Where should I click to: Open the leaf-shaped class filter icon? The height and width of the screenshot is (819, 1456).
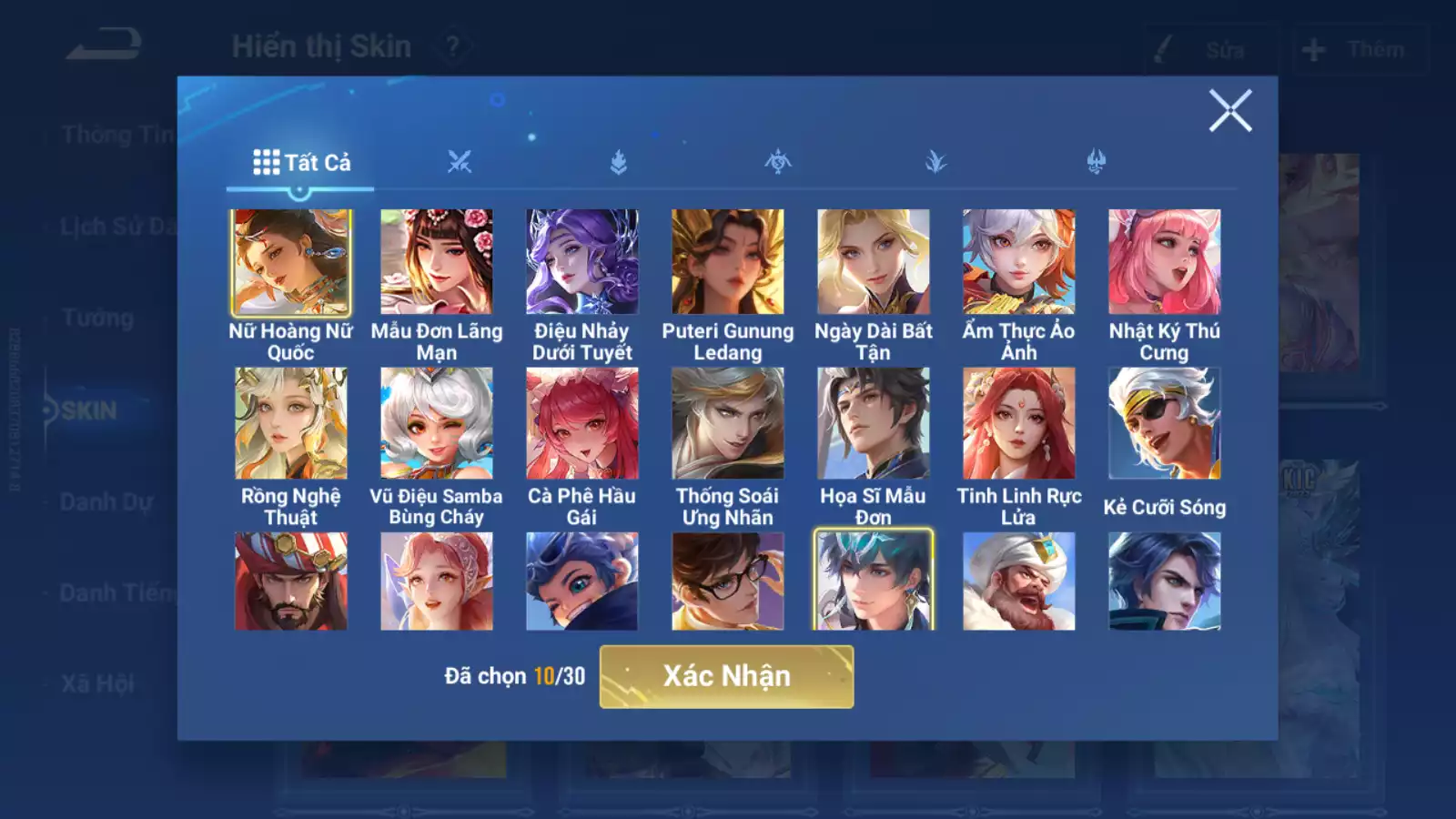(937, 162)
